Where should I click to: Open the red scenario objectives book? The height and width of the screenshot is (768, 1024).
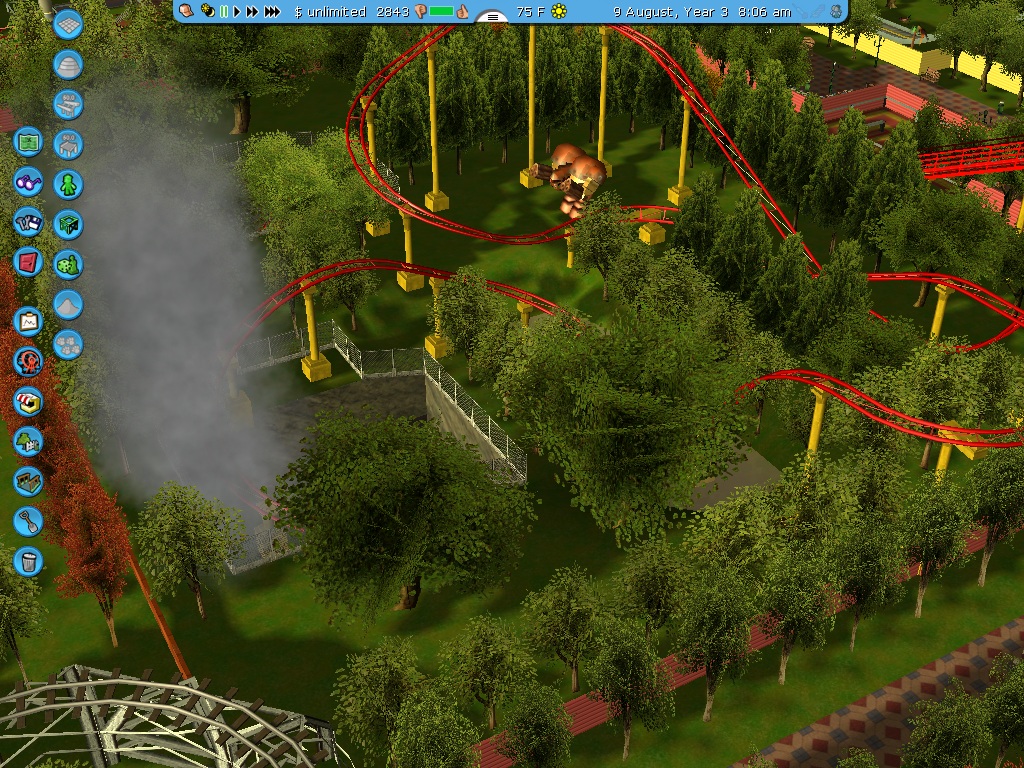pyautogui.click(x=28, y=262)
